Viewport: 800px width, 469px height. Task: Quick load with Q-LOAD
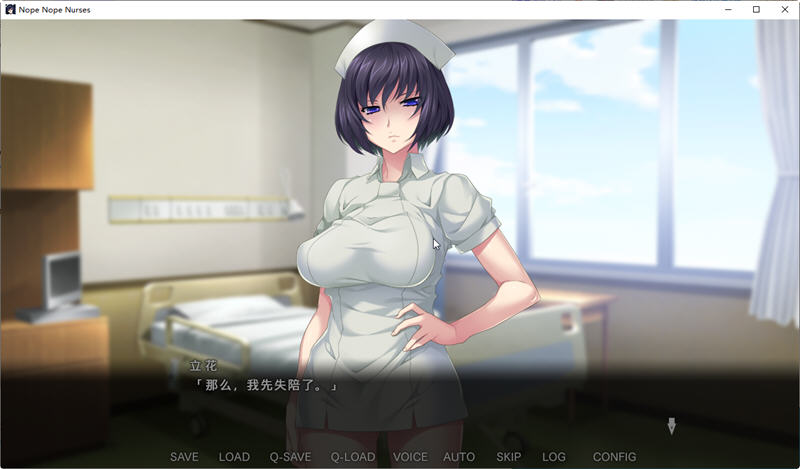point(352,457)
